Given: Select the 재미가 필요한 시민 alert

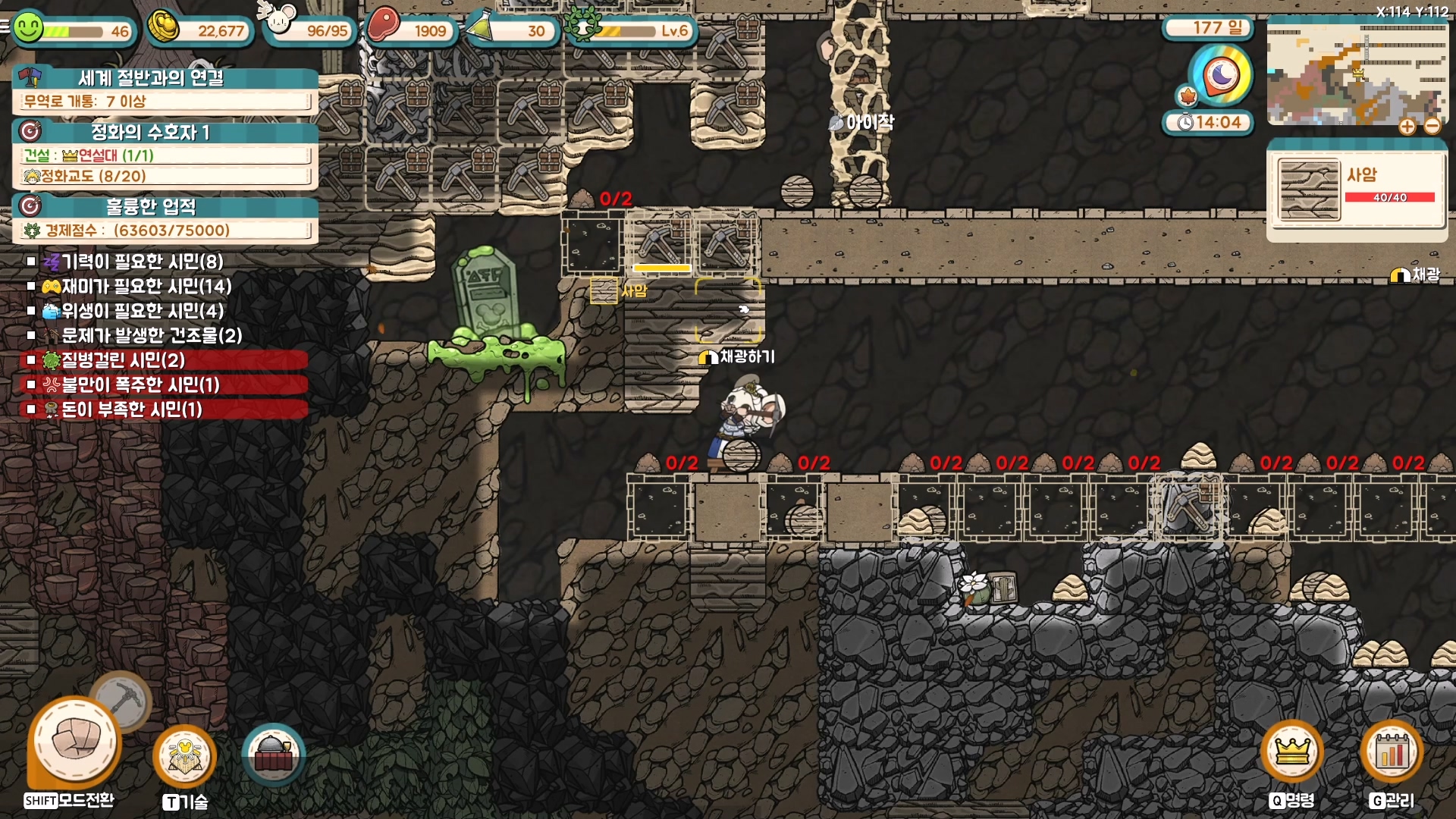Looking at the screenshot, I should pos(146,287).
